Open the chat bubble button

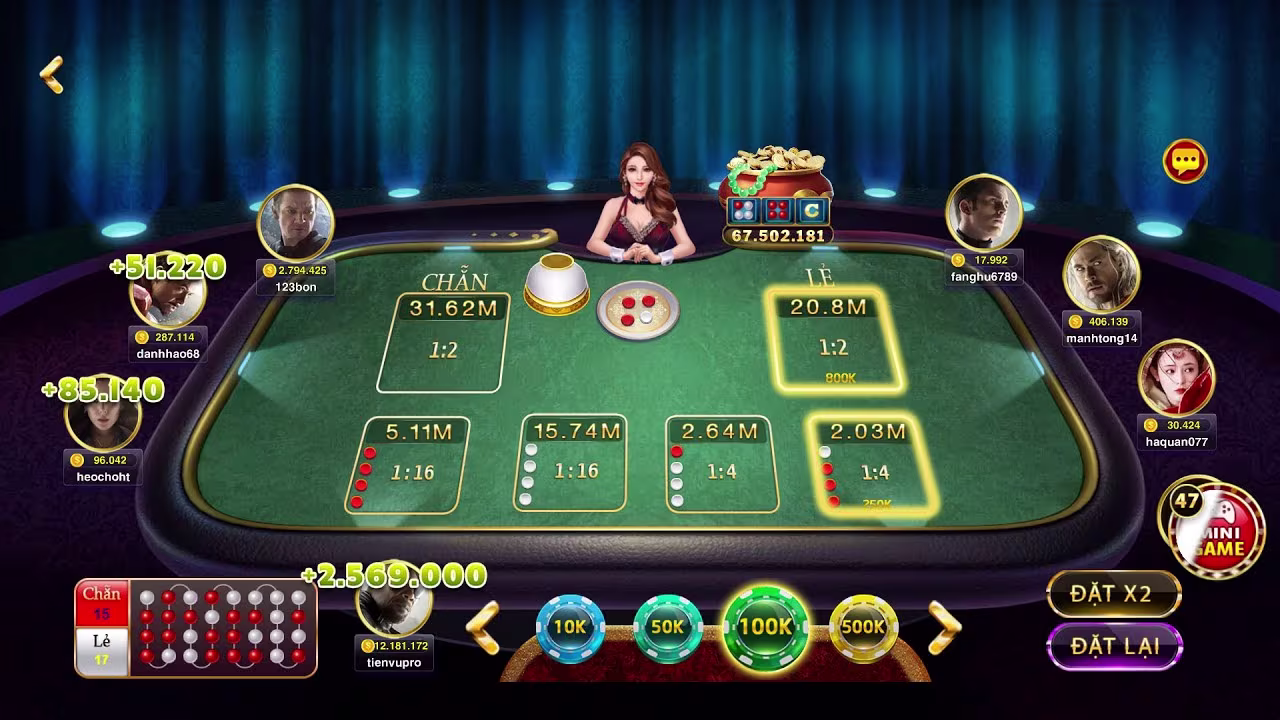(x=1185, y=161)
